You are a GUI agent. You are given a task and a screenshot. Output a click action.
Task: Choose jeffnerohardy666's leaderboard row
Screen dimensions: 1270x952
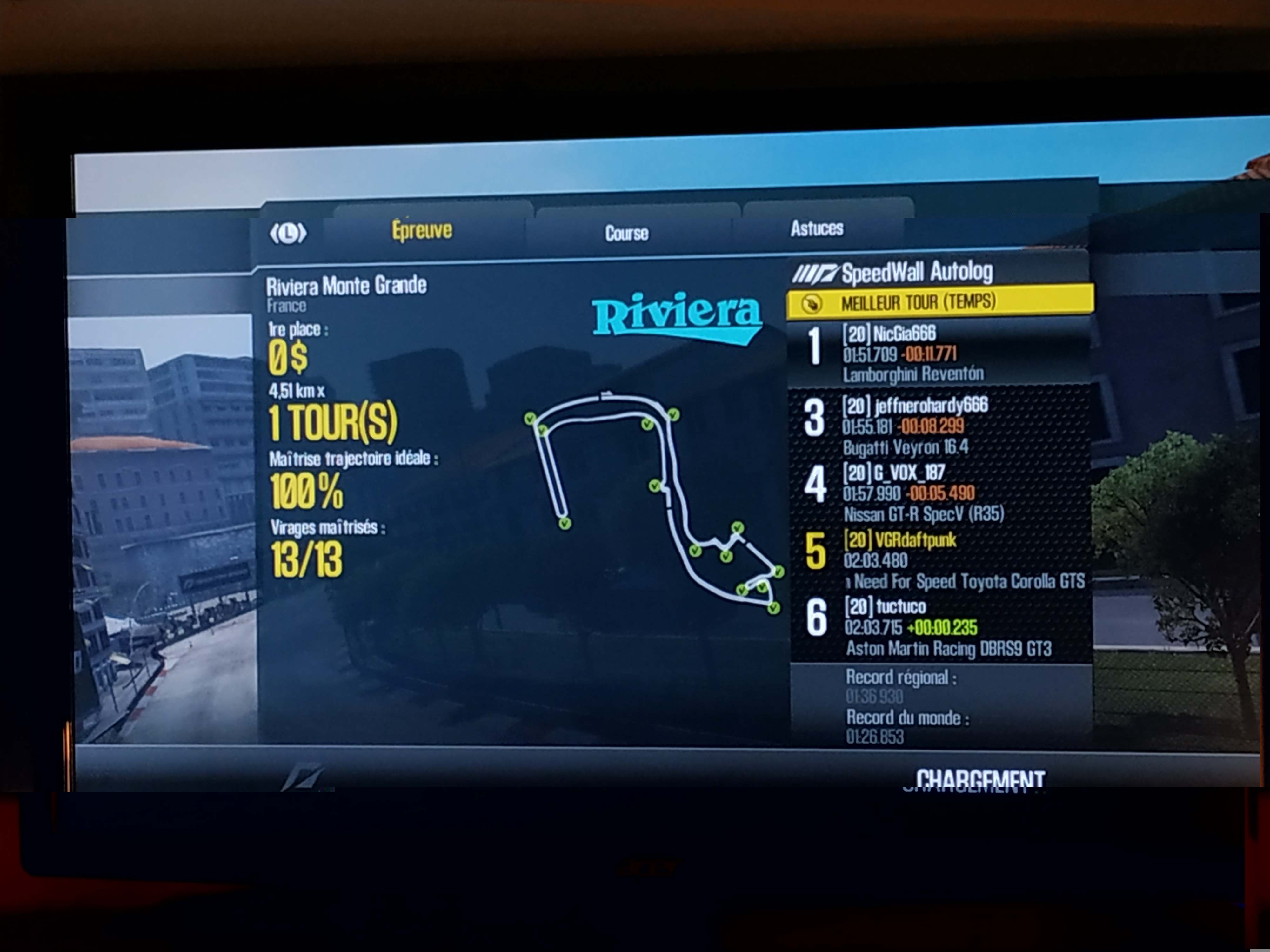939,425
